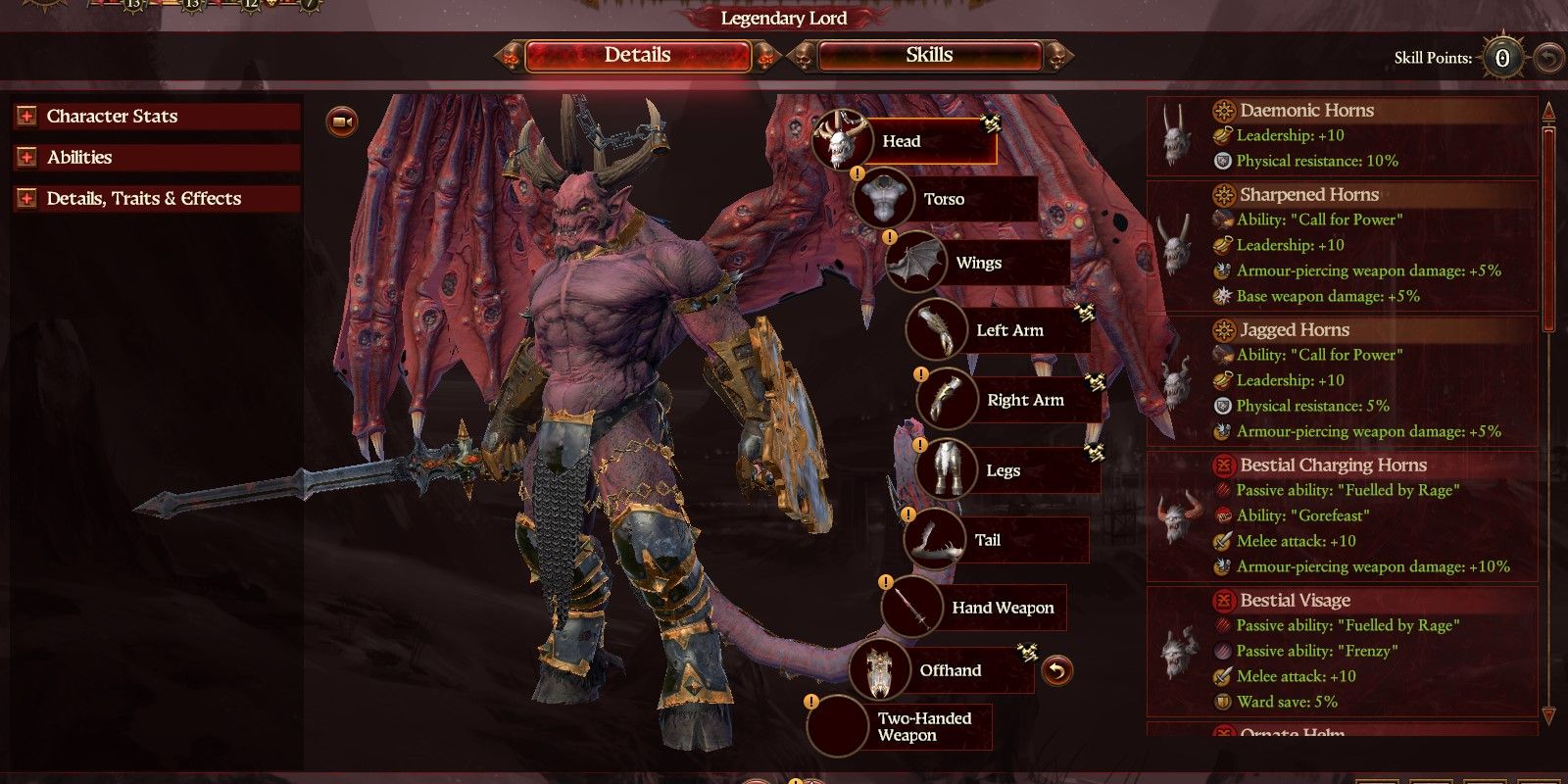
Task: Select the Tail customization slot
Action: tap(933, 538)
